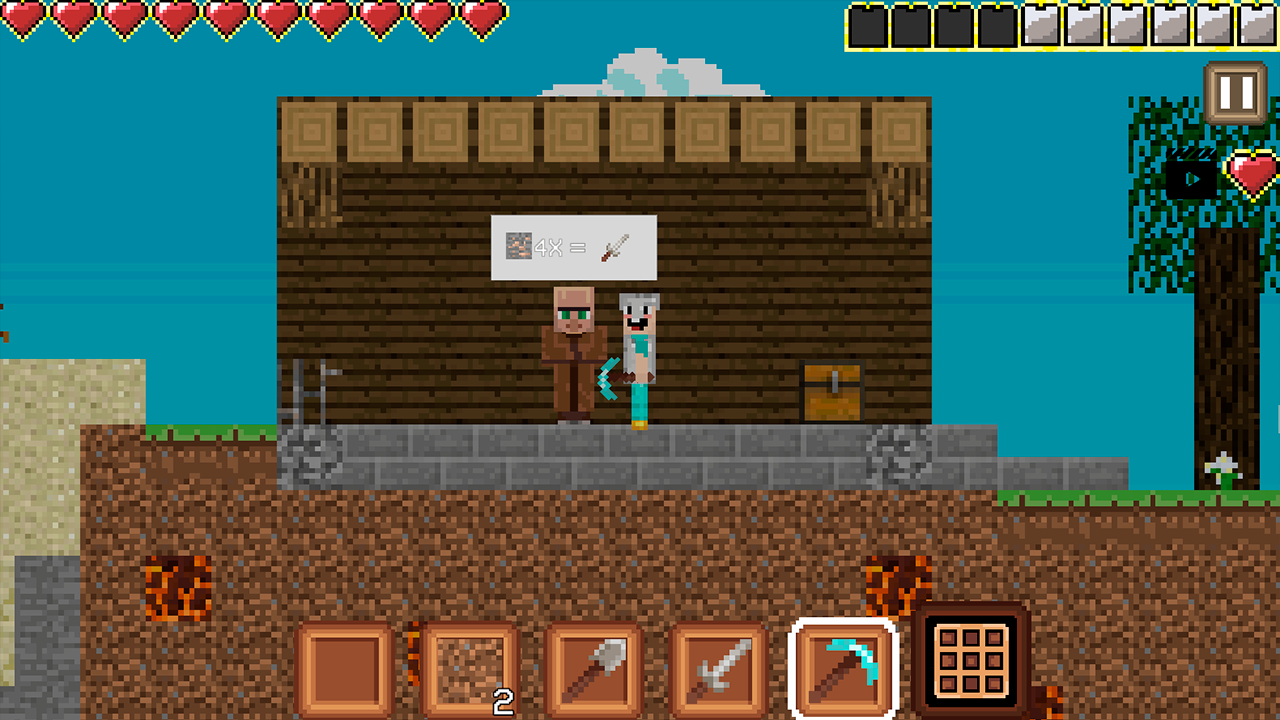Click the iron ore icon on the trade sign
Image resolution: width=1280 pixels, height=720 pixels.
point(518,247)
